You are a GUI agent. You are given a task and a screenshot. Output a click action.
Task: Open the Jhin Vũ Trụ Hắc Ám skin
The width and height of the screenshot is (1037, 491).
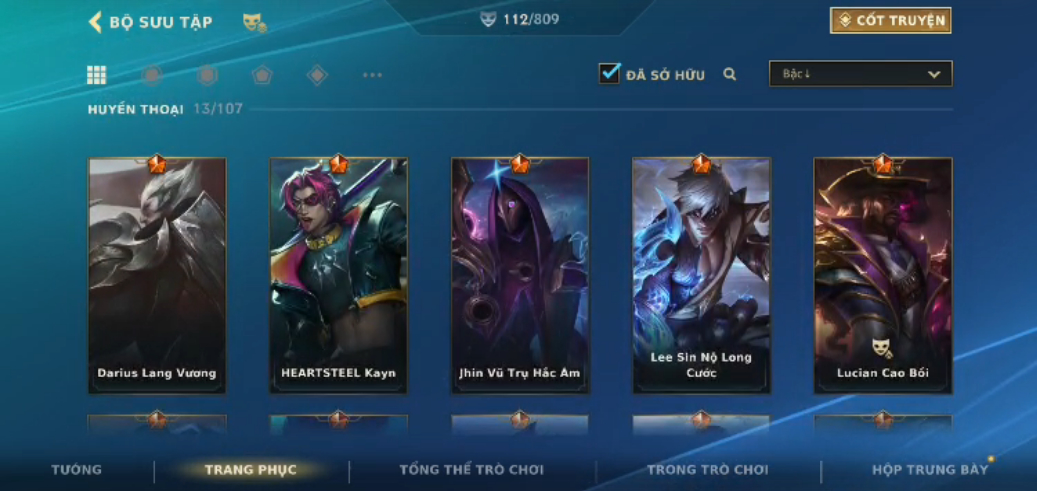(519, 275)
